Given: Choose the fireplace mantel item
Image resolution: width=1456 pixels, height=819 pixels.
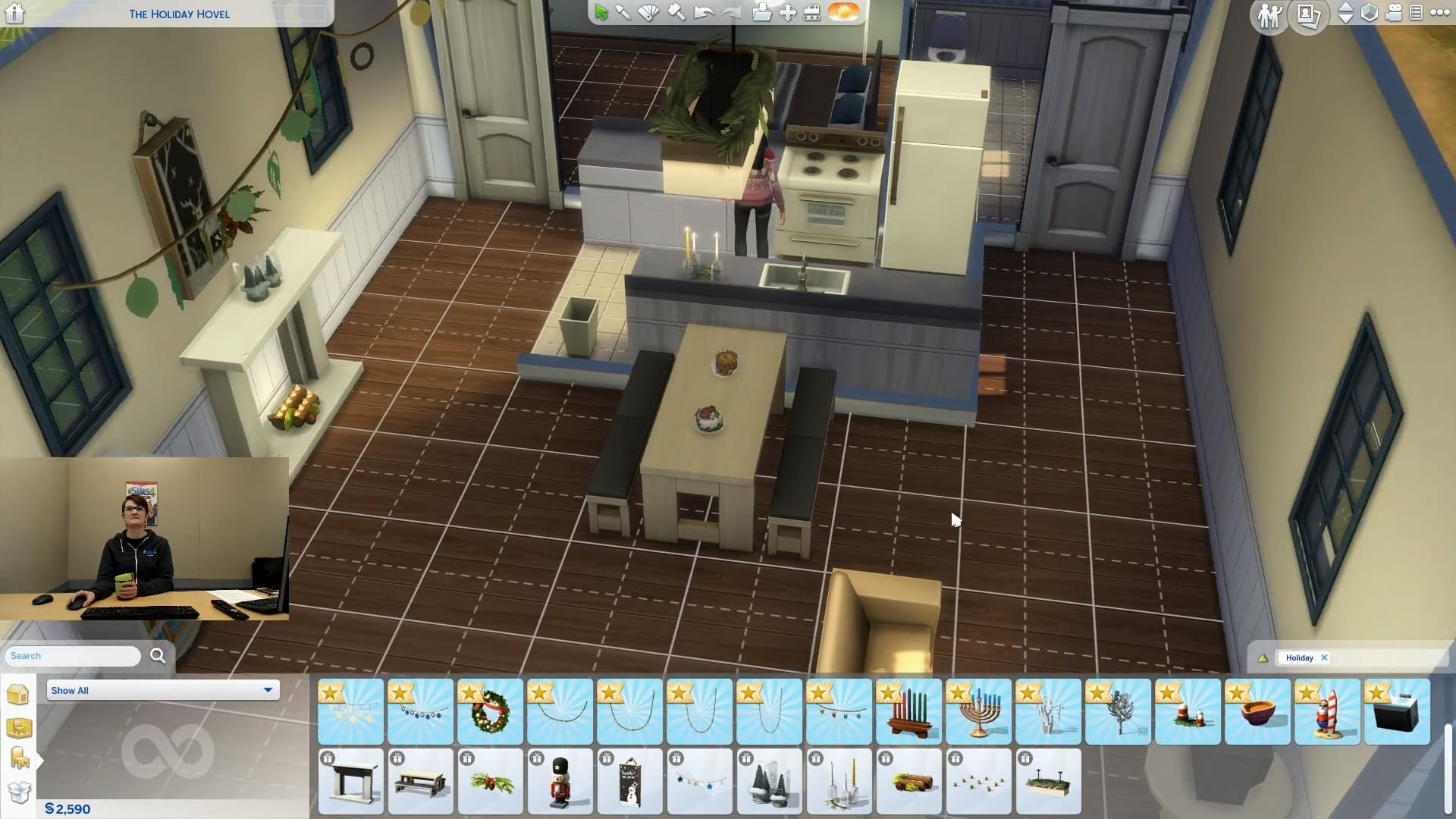Looking at the screenshot, I should click(x=350, y=781).
